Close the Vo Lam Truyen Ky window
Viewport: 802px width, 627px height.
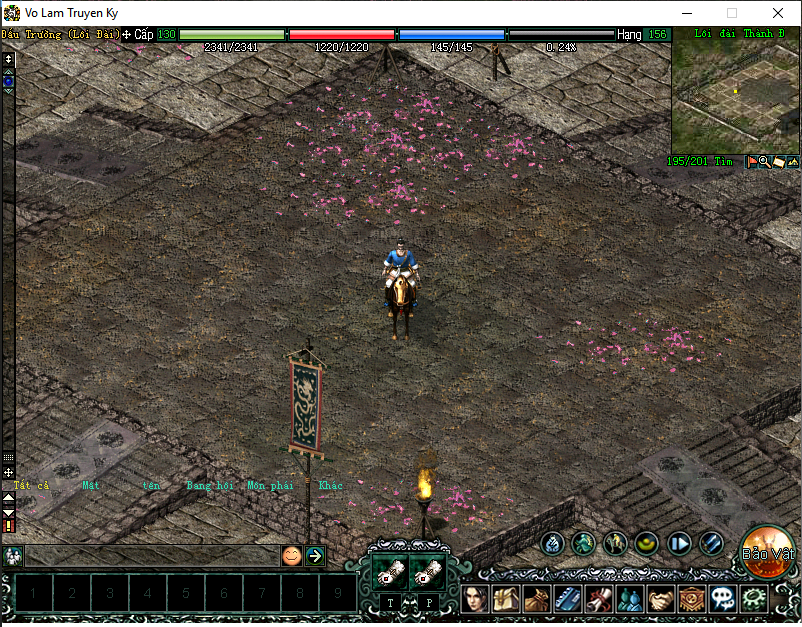(x=778, y=13)
